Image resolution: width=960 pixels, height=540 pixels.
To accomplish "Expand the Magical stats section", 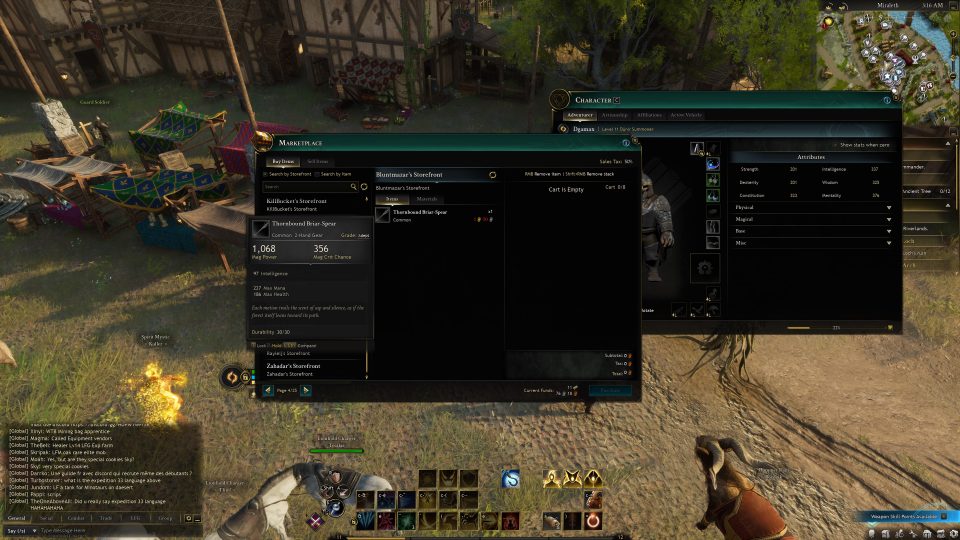I will [811, 219].
